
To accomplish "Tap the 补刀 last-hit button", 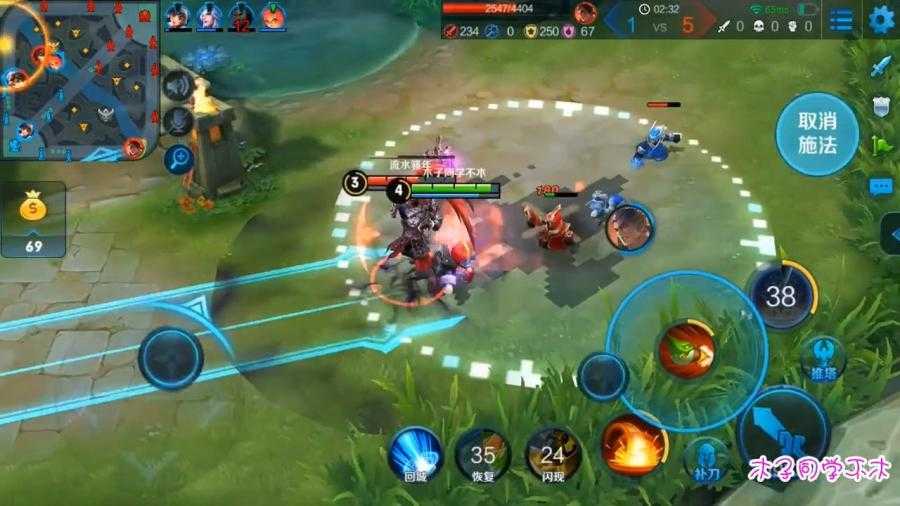I will (x=708, y=459).
